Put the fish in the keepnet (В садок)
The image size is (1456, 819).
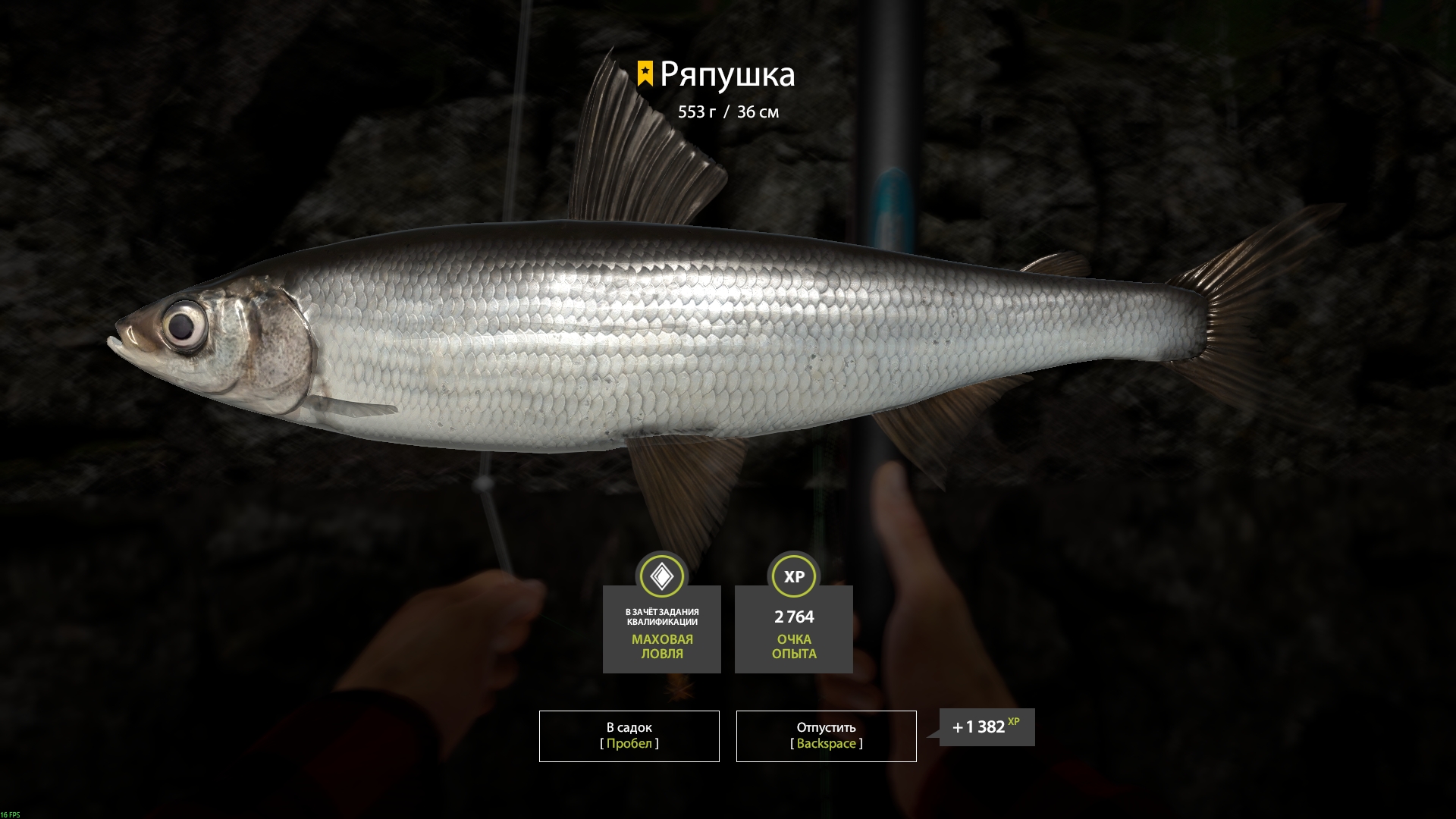pyautogui.click(x=629, y=736)
